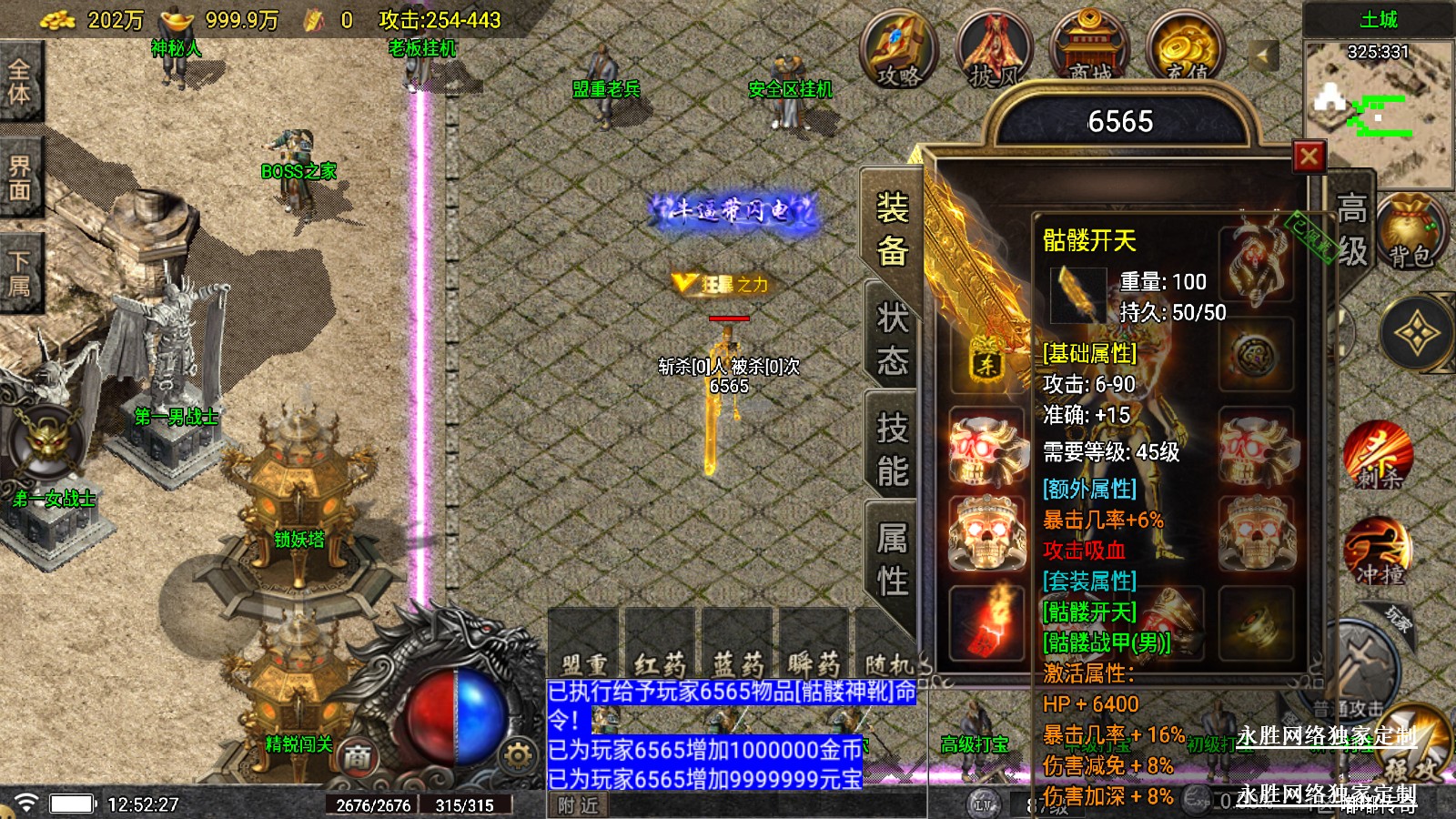
Task: Open the 状态 status tab
Action: click(x=892, y=339)
